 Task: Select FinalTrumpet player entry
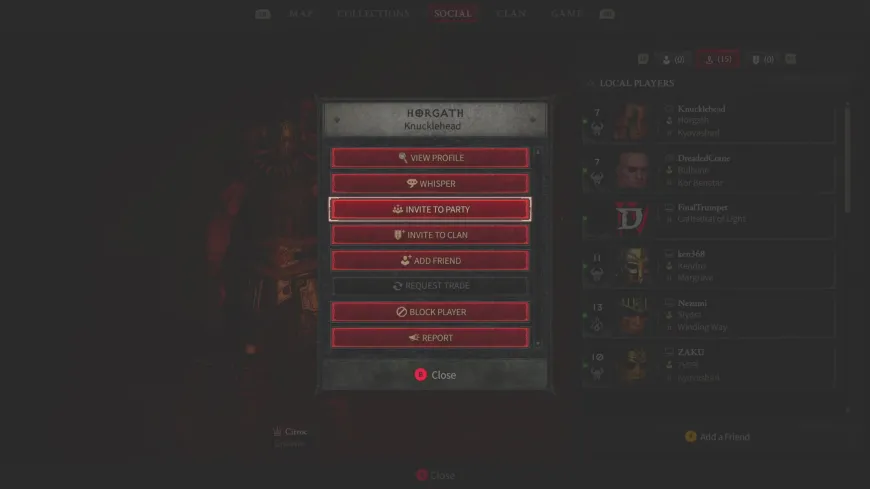pos(710,219)
